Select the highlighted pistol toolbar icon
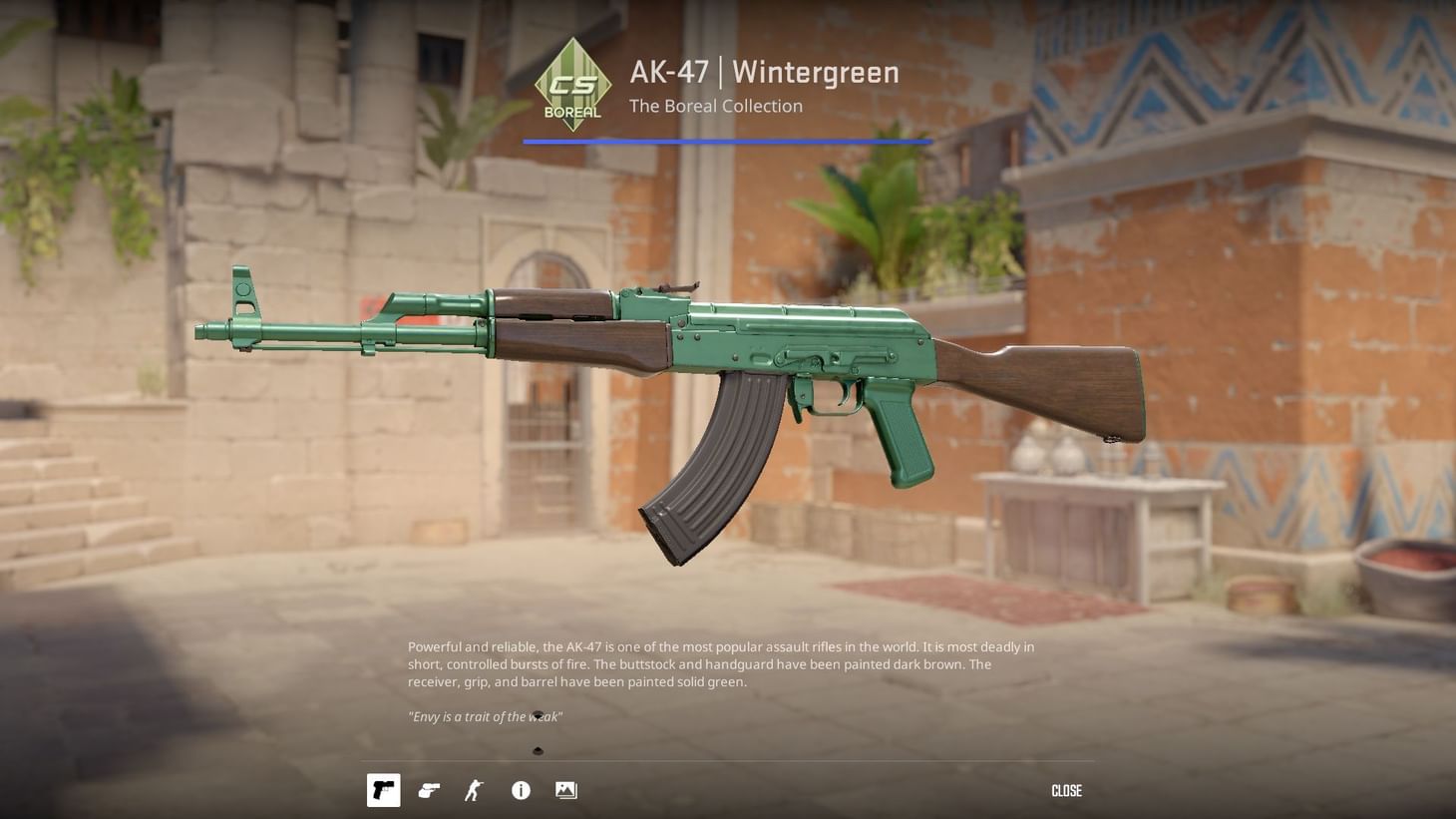Screen dimensions: 1456x819 click(383, 790)
